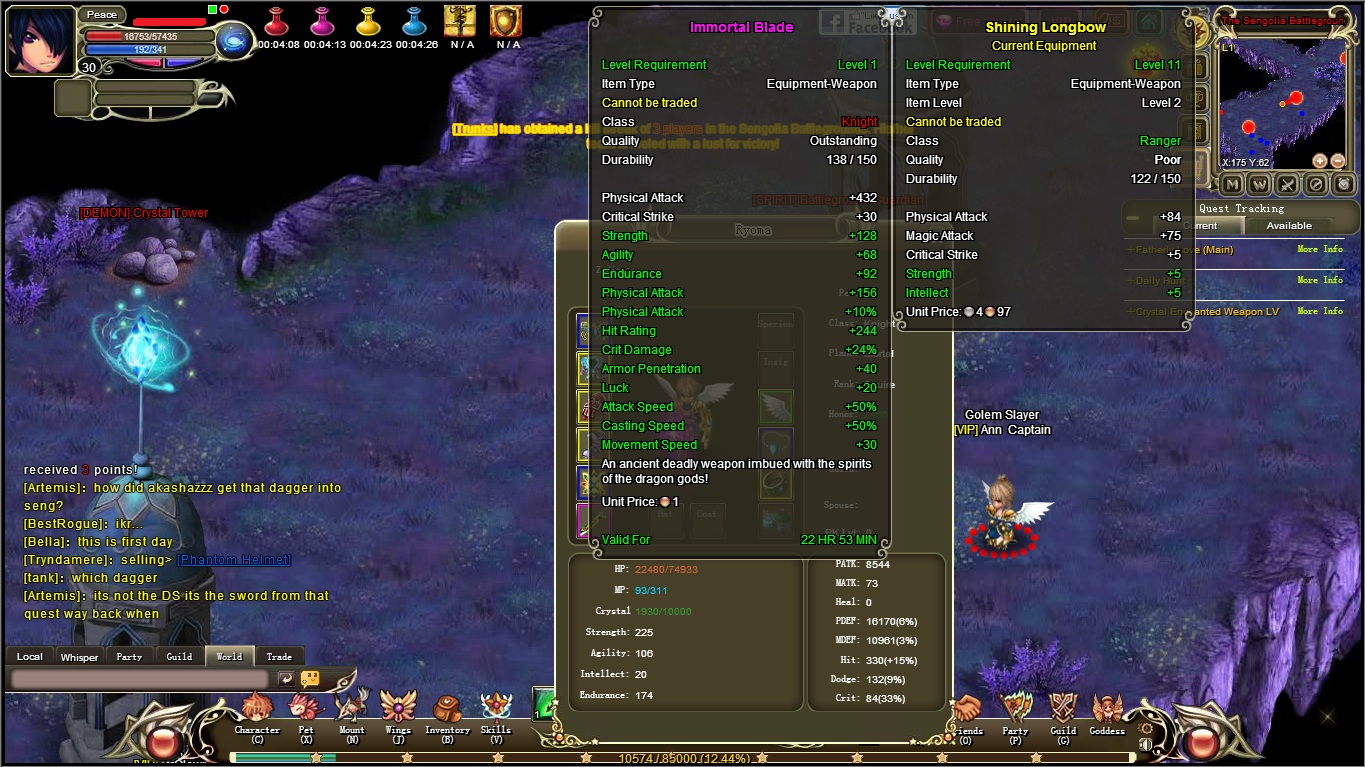Image resolution: width=1365 pixels, height=767 pixels.
Task: Open the Character panel
Action: (257, 710)
